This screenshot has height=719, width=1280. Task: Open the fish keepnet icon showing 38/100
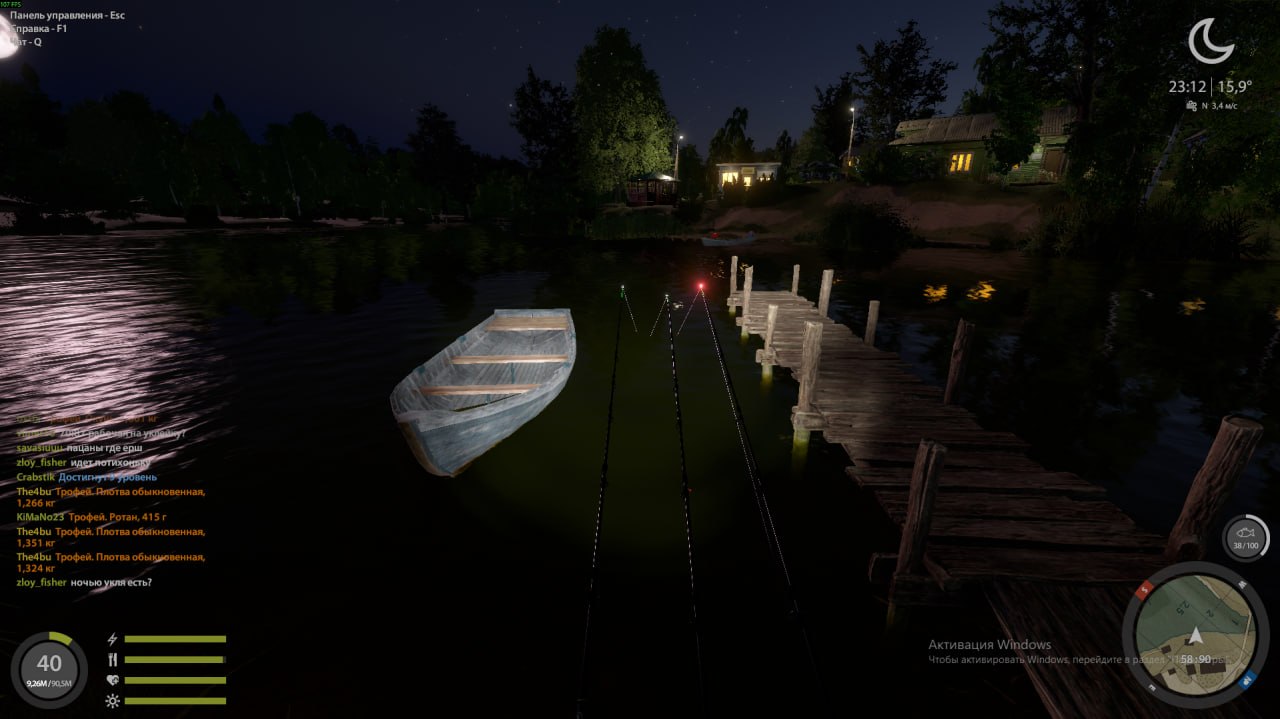[x=1245, y=538]
